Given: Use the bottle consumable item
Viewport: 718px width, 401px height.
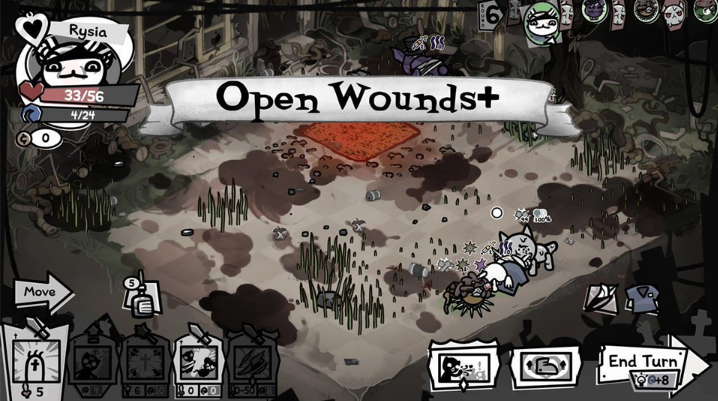Looking at the screenshot, I should pyautogui.click(x=141, y=297).
